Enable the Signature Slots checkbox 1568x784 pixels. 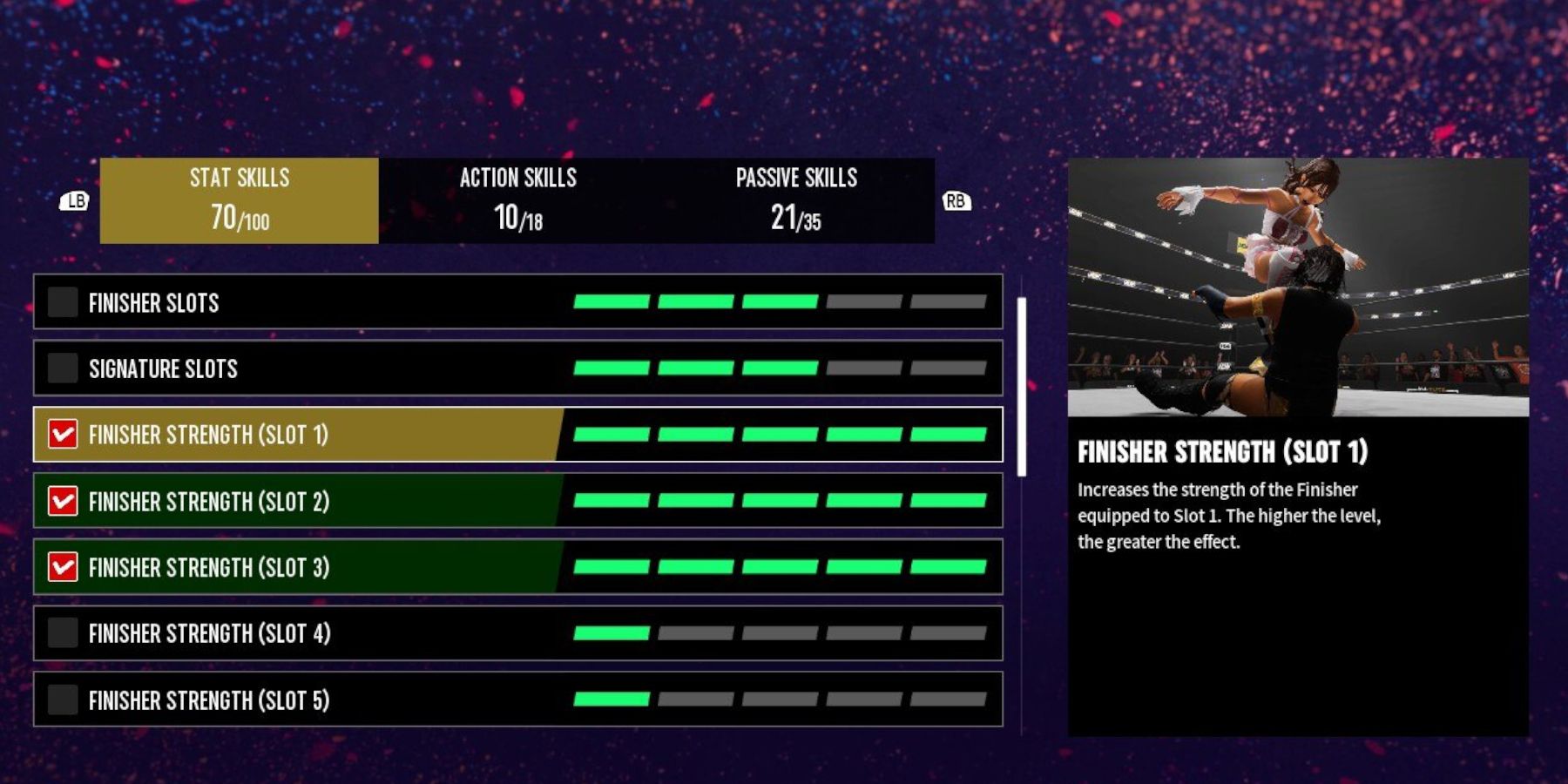pos(62,368)
